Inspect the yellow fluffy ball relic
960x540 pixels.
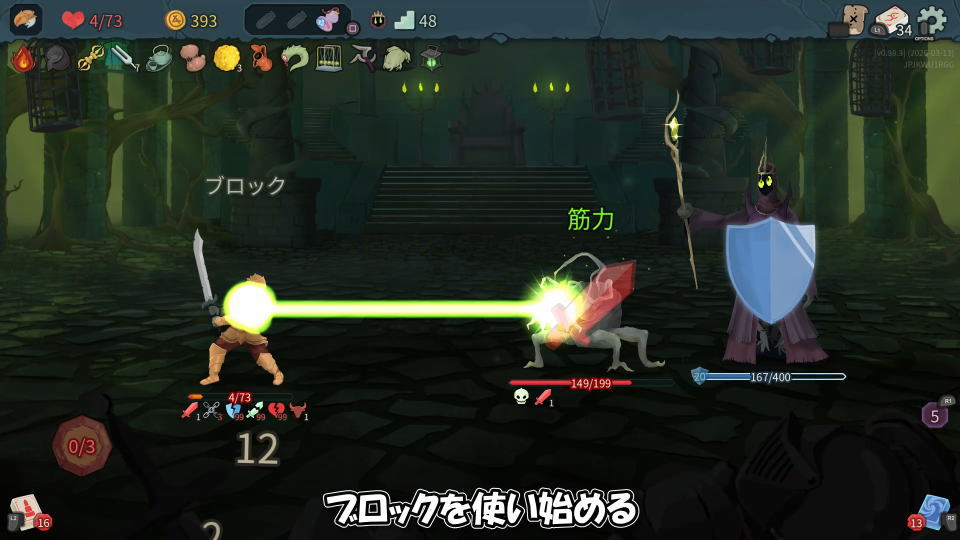coord(225,58)
